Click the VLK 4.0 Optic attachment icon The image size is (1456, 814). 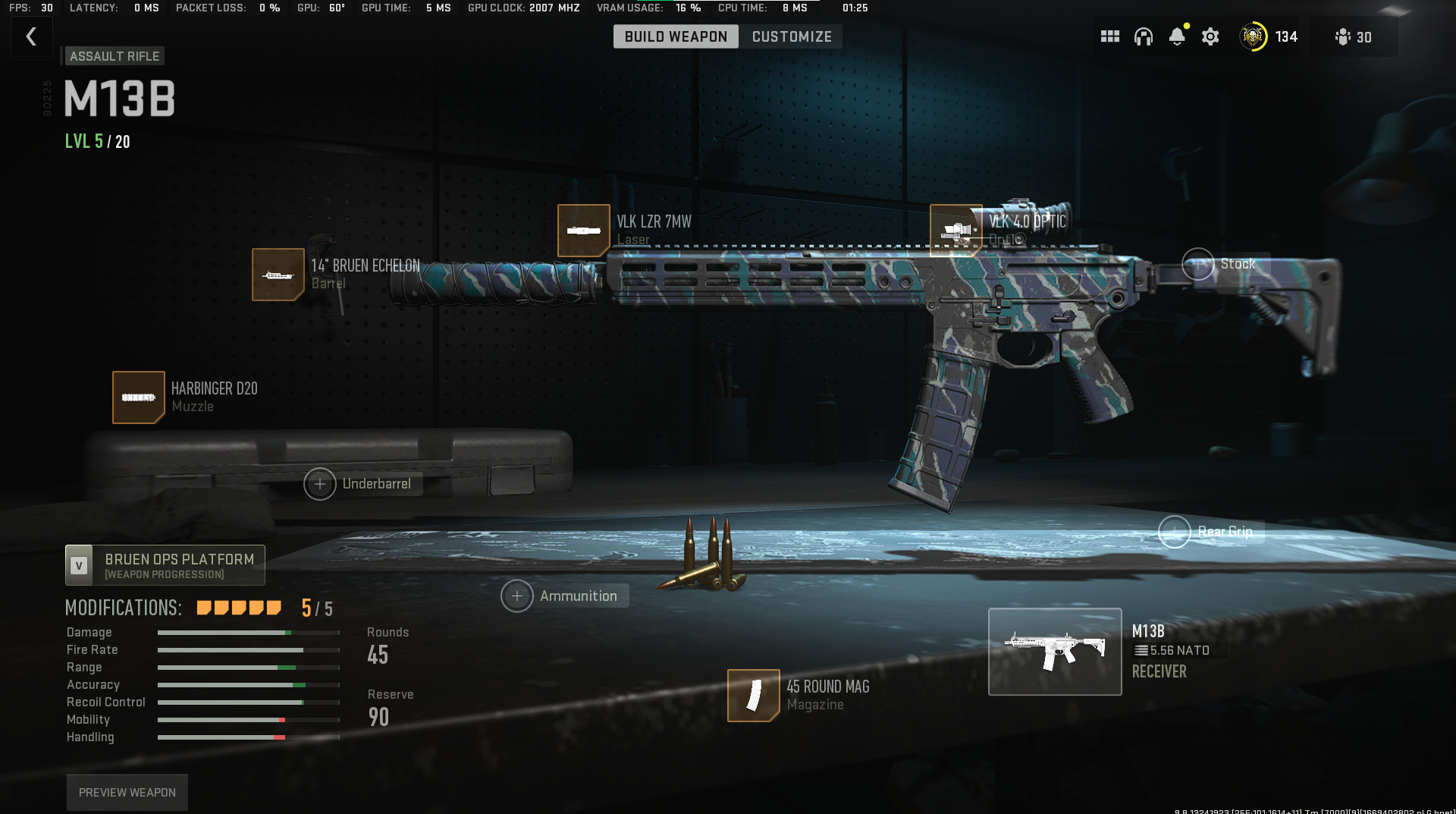point(957,231)
